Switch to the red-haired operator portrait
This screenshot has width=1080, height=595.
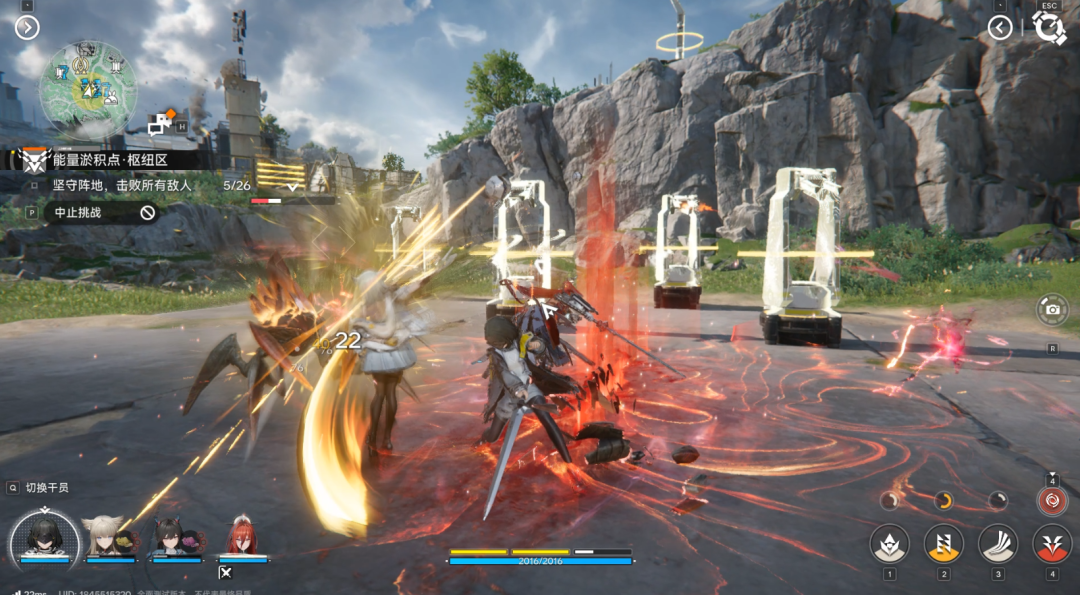tap(242, 537)
